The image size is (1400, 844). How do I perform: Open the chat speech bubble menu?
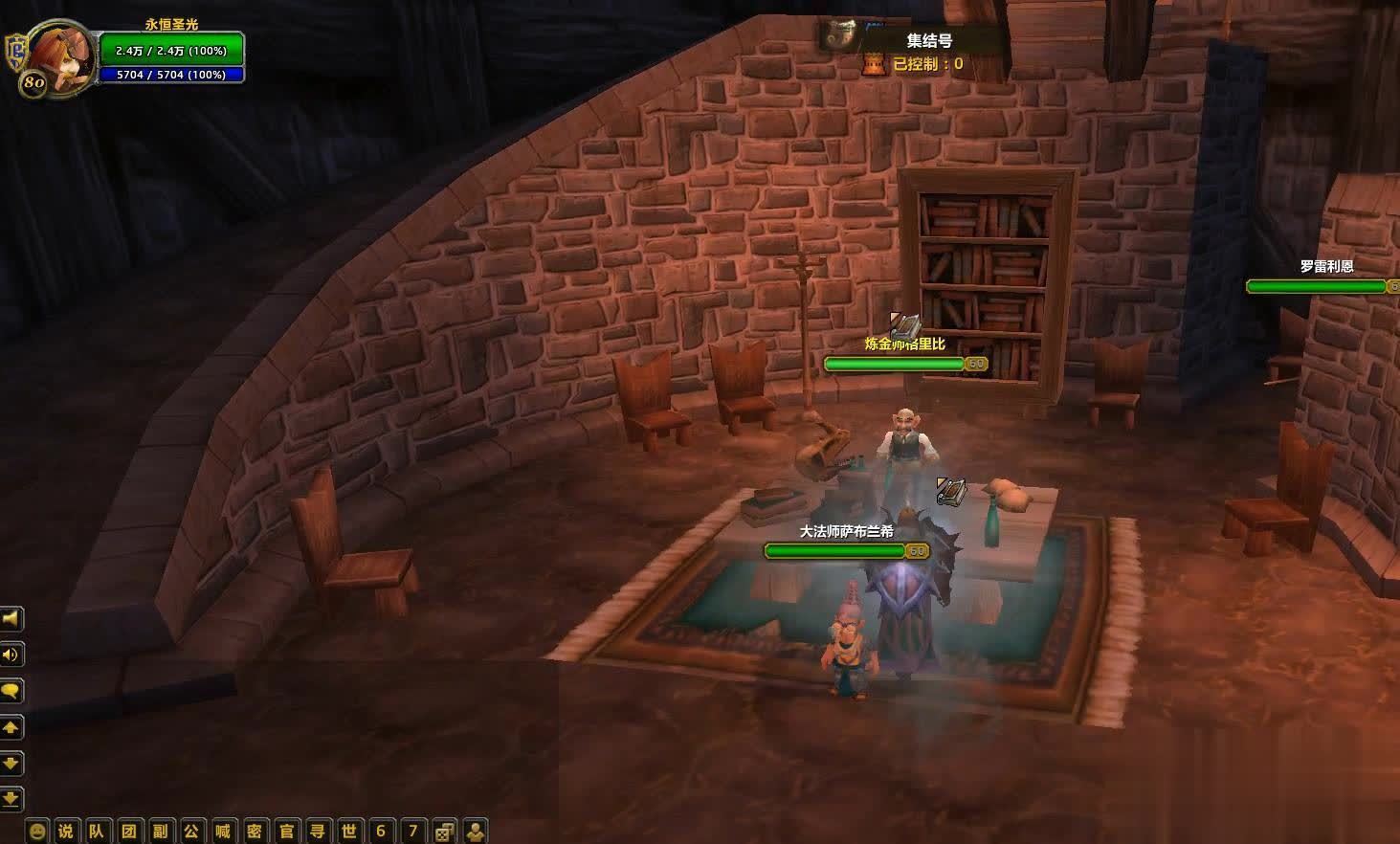[x=11, y=691]
